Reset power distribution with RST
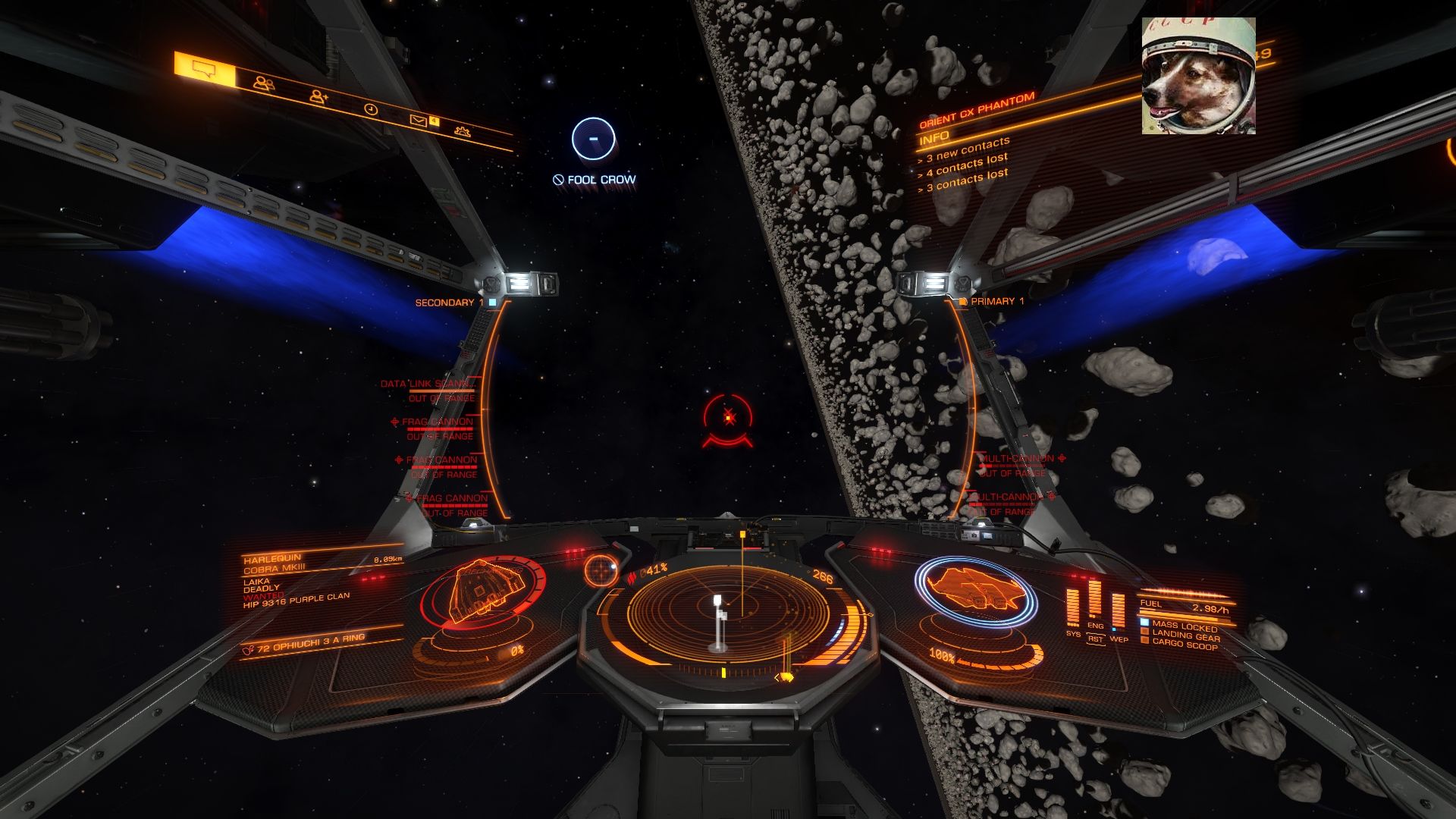1456x819 pixels. point(1095,639)
